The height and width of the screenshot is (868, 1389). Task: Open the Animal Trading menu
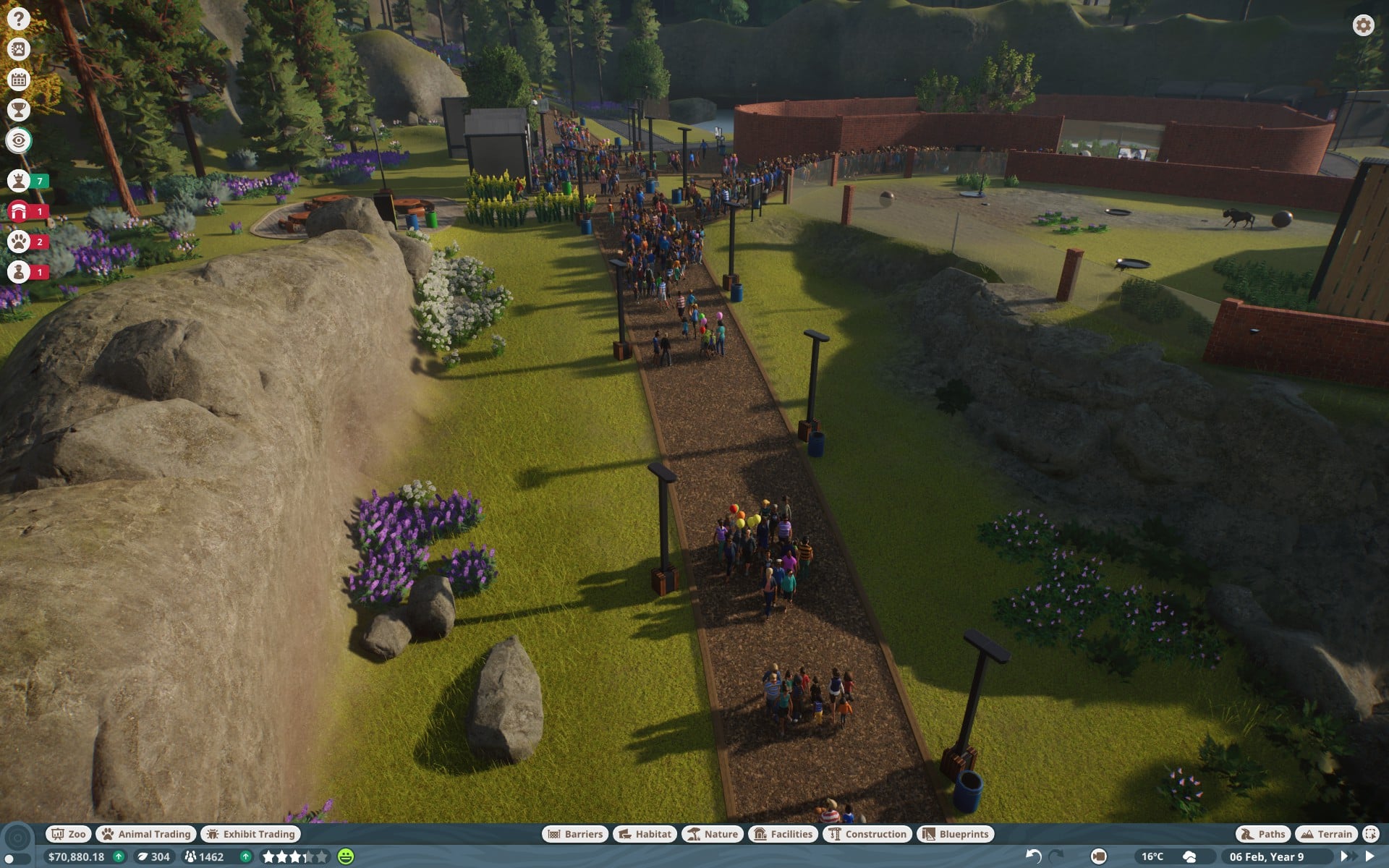[146, 834]
